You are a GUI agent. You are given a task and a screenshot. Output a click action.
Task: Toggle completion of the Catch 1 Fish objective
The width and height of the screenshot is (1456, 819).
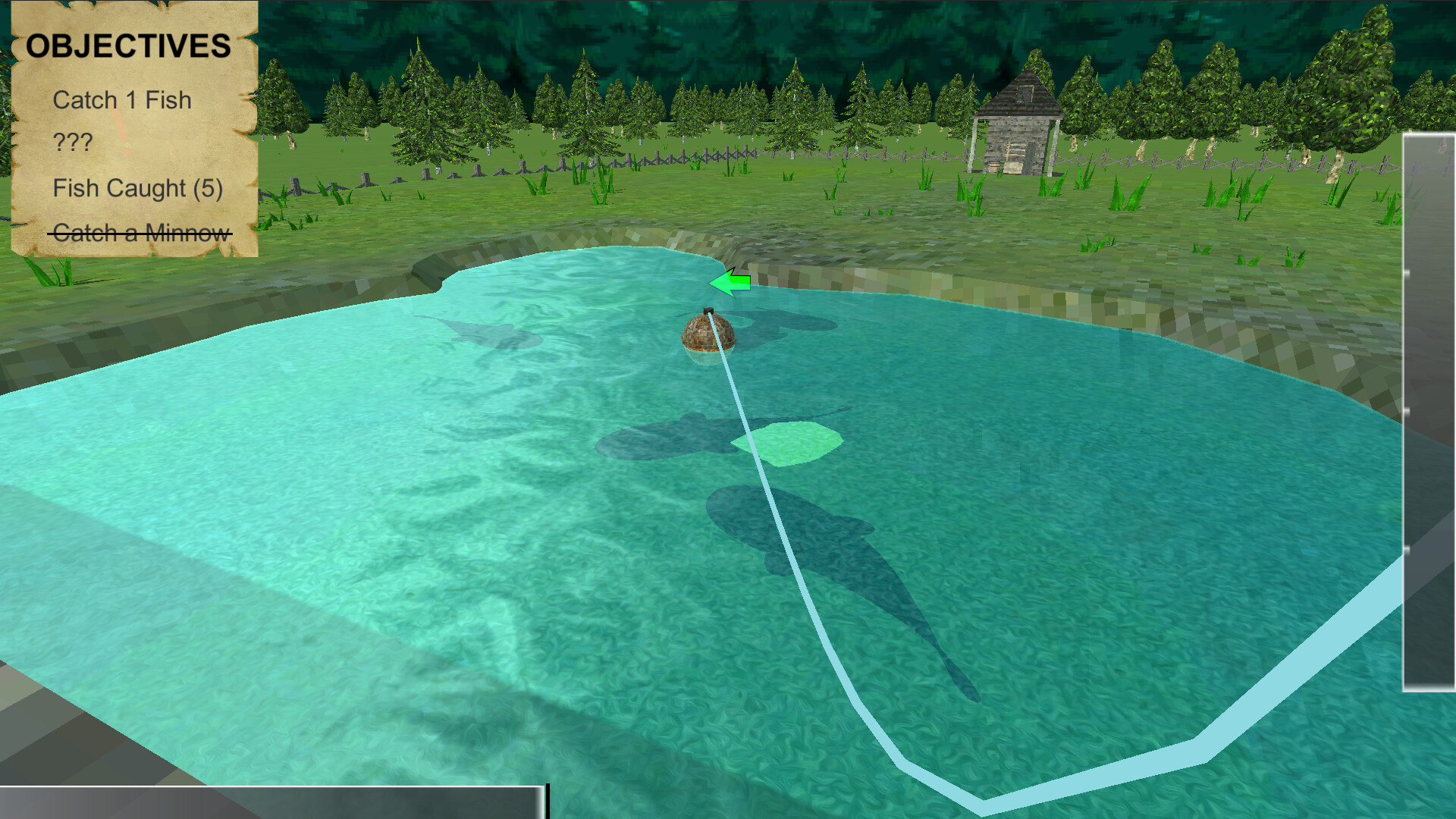click(121, 99)
